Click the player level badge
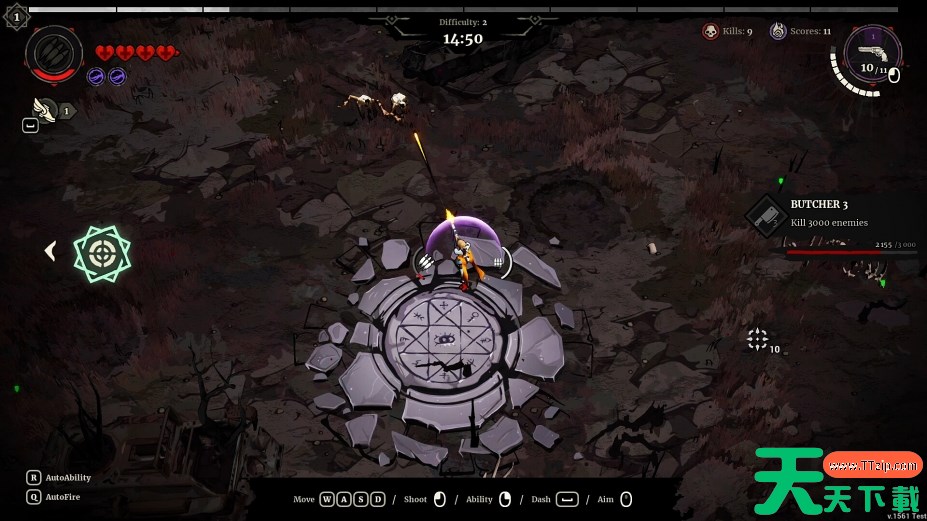Viewport: 927px width, 521px height. [x=16, y=16]
